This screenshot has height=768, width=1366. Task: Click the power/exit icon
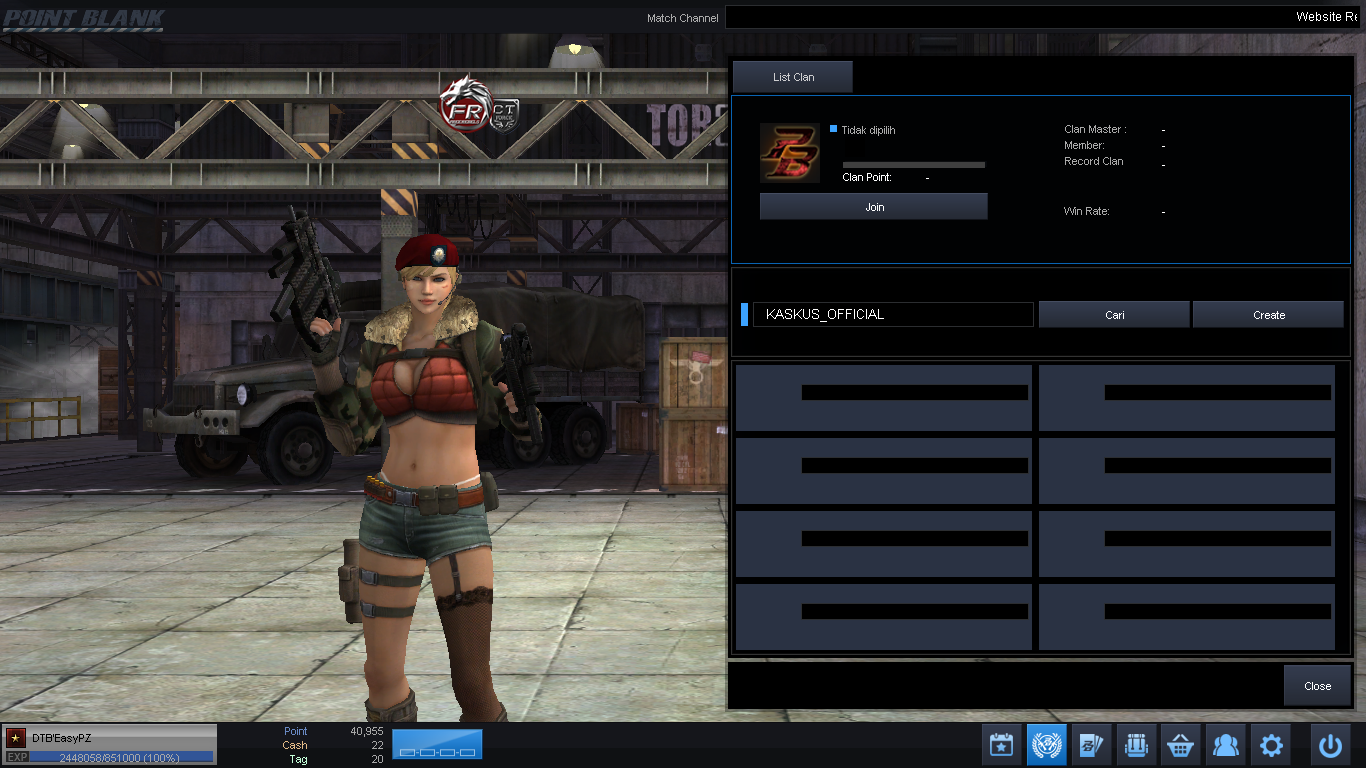click(x=1330, y=744)
